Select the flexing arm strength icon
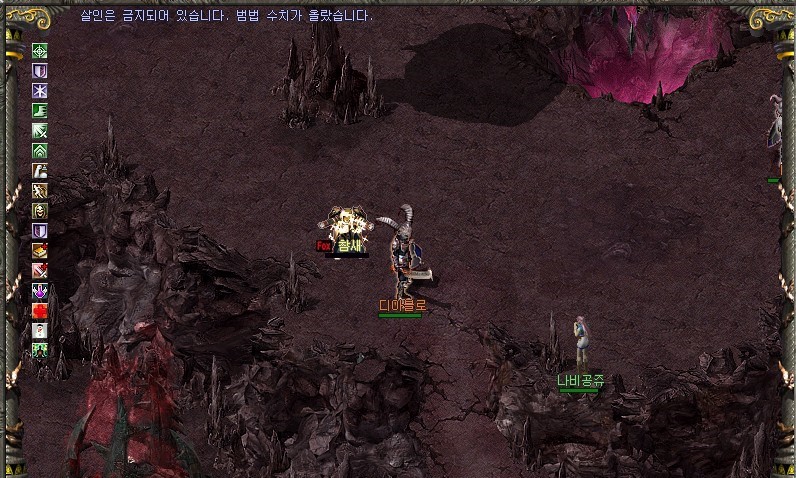This screenshot has height=478, width=796. pos(40,171)
